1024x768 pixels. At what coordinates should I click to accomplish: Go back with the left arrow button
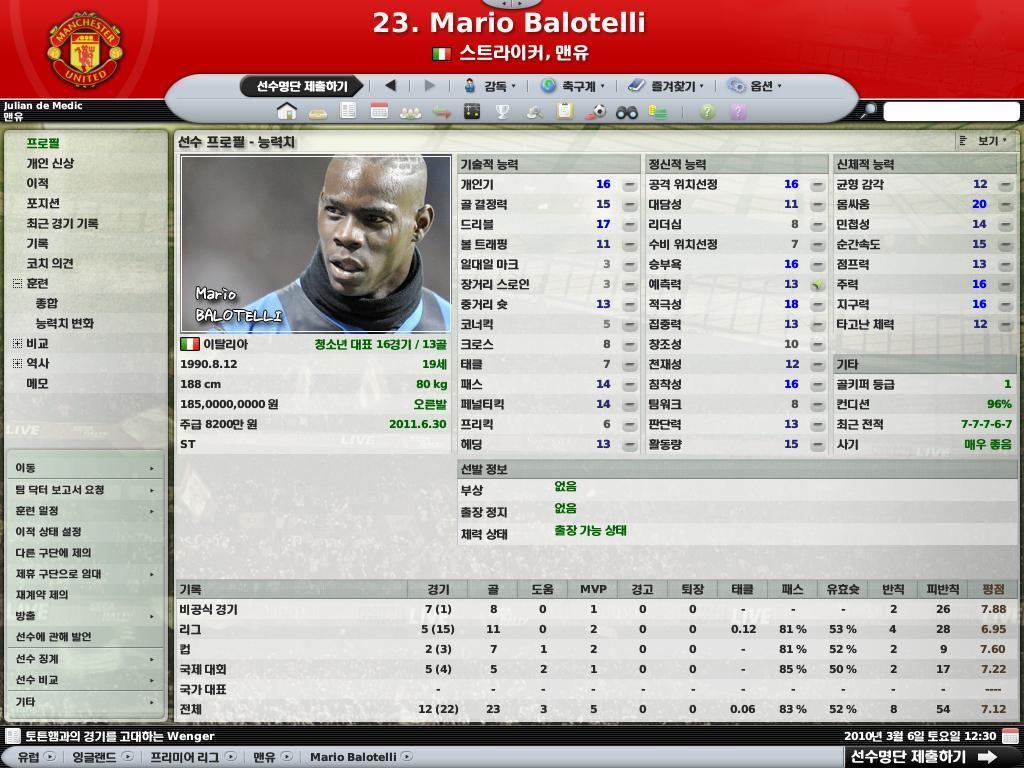(391, 86)
